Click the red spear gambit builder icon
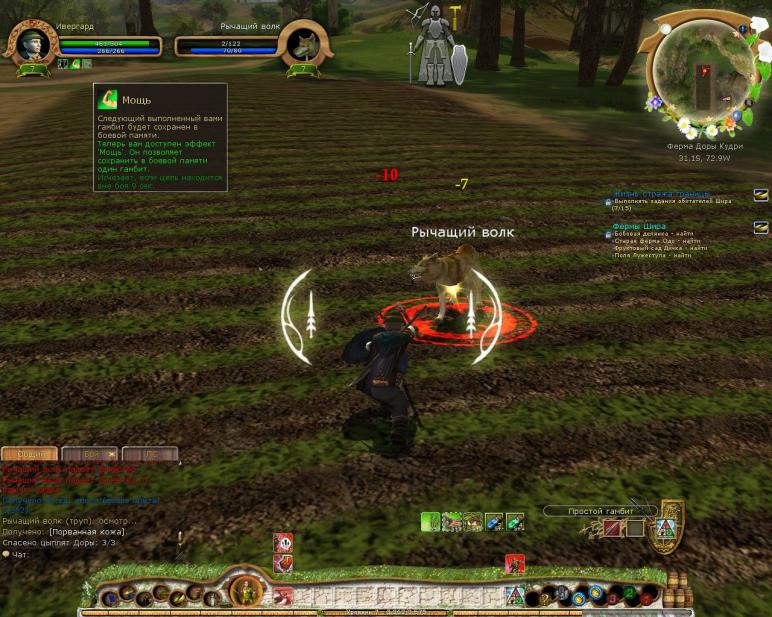 tap(612, 528)
